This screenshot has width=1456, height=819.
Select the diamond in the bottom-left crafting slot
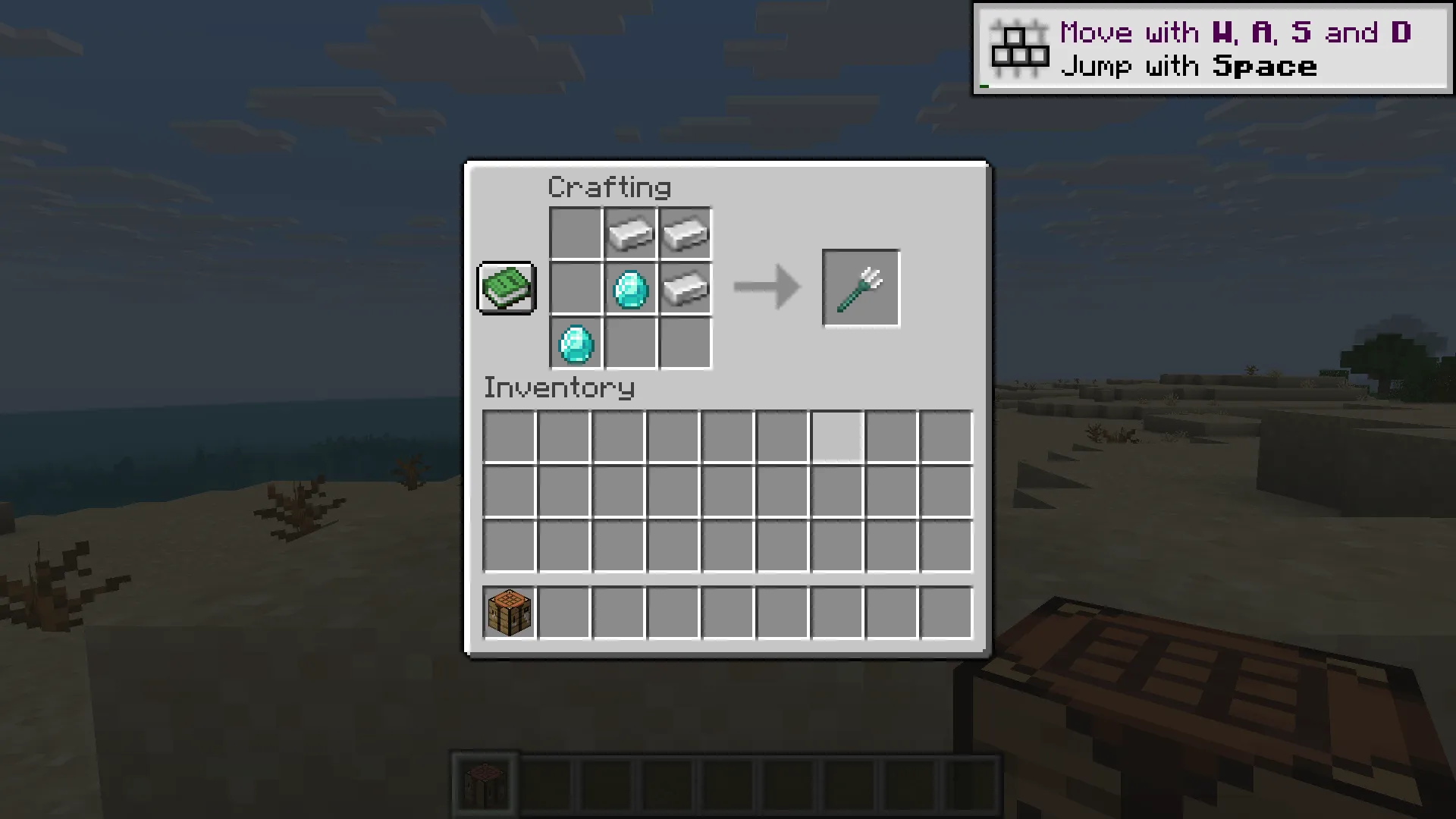[x=576, y=344]
